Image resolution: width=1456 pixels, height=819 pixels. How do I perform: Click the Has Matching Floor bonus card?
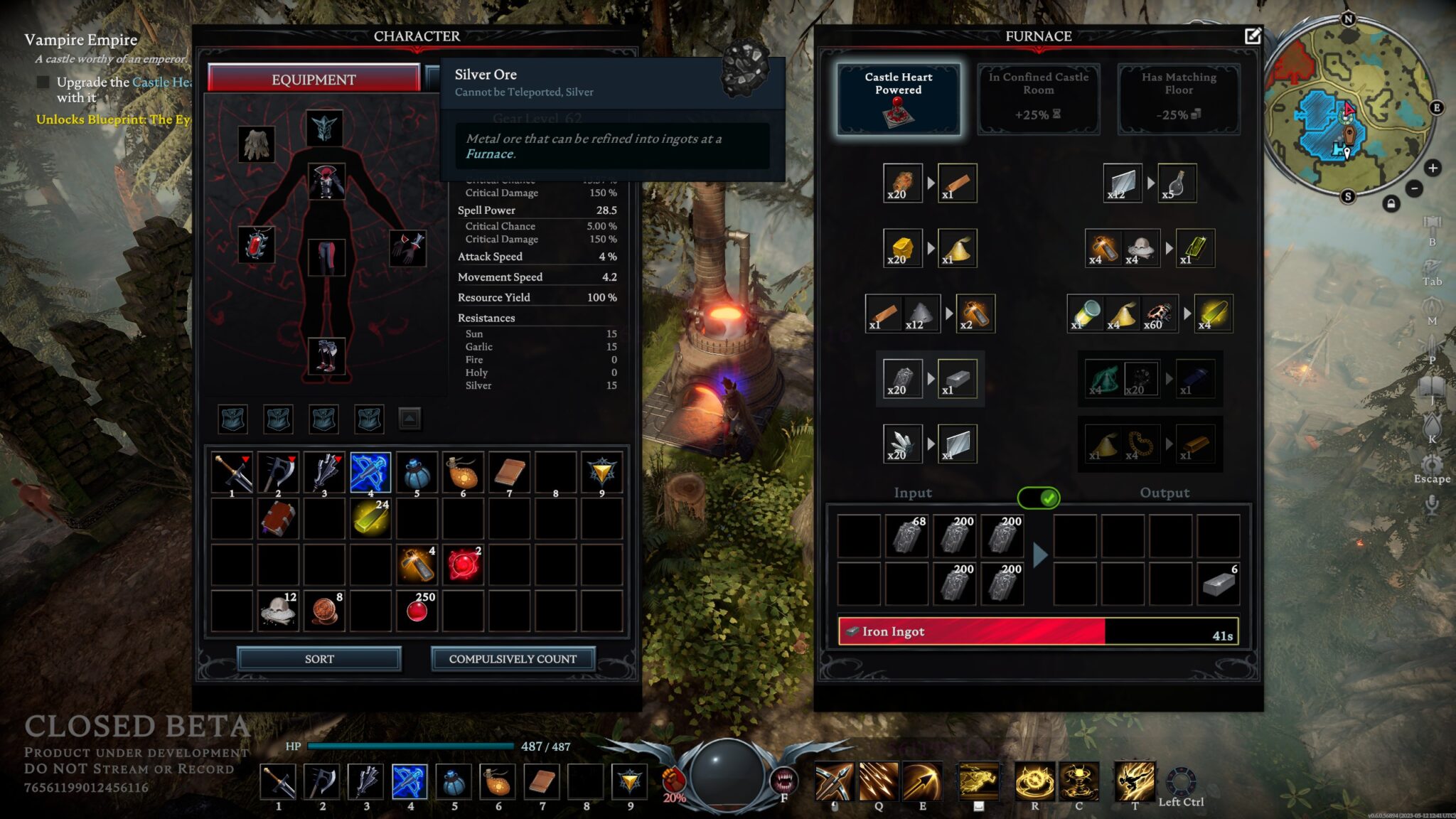(1177, 98)
